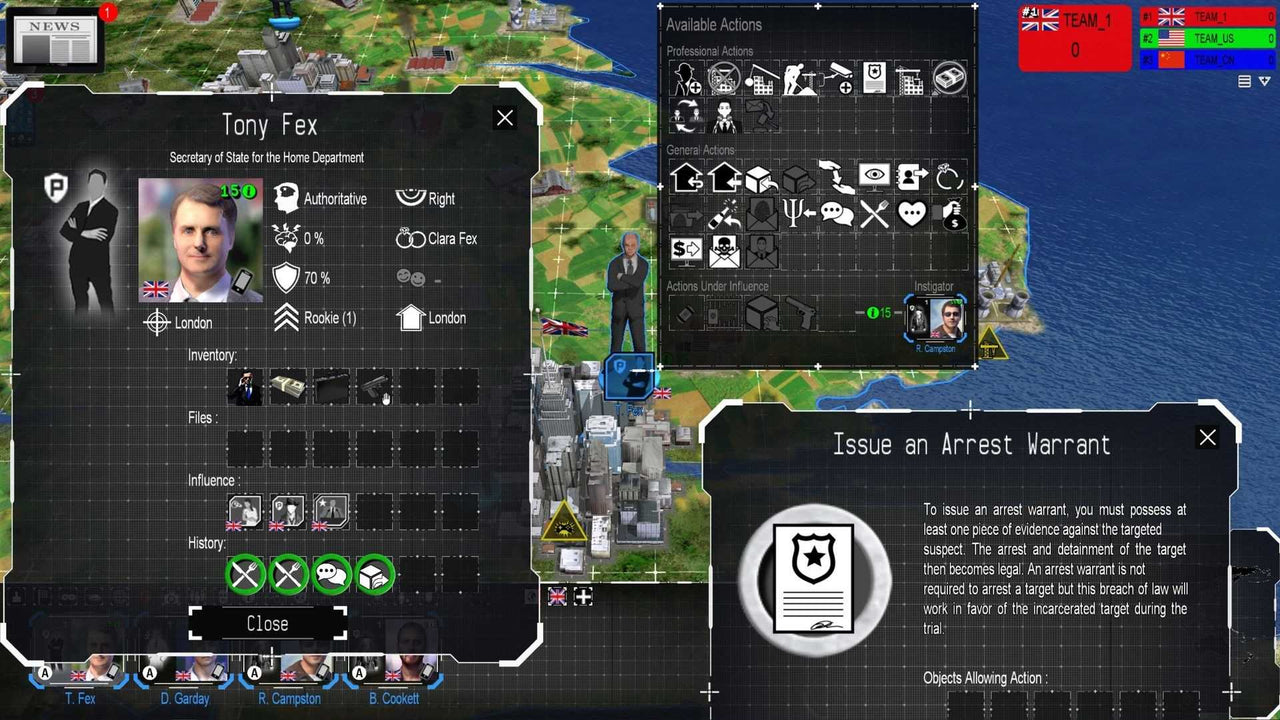Screen dimensions: 1280x720
Task: Pick the marriage proposal ring action
Action: tap(950, 177)
